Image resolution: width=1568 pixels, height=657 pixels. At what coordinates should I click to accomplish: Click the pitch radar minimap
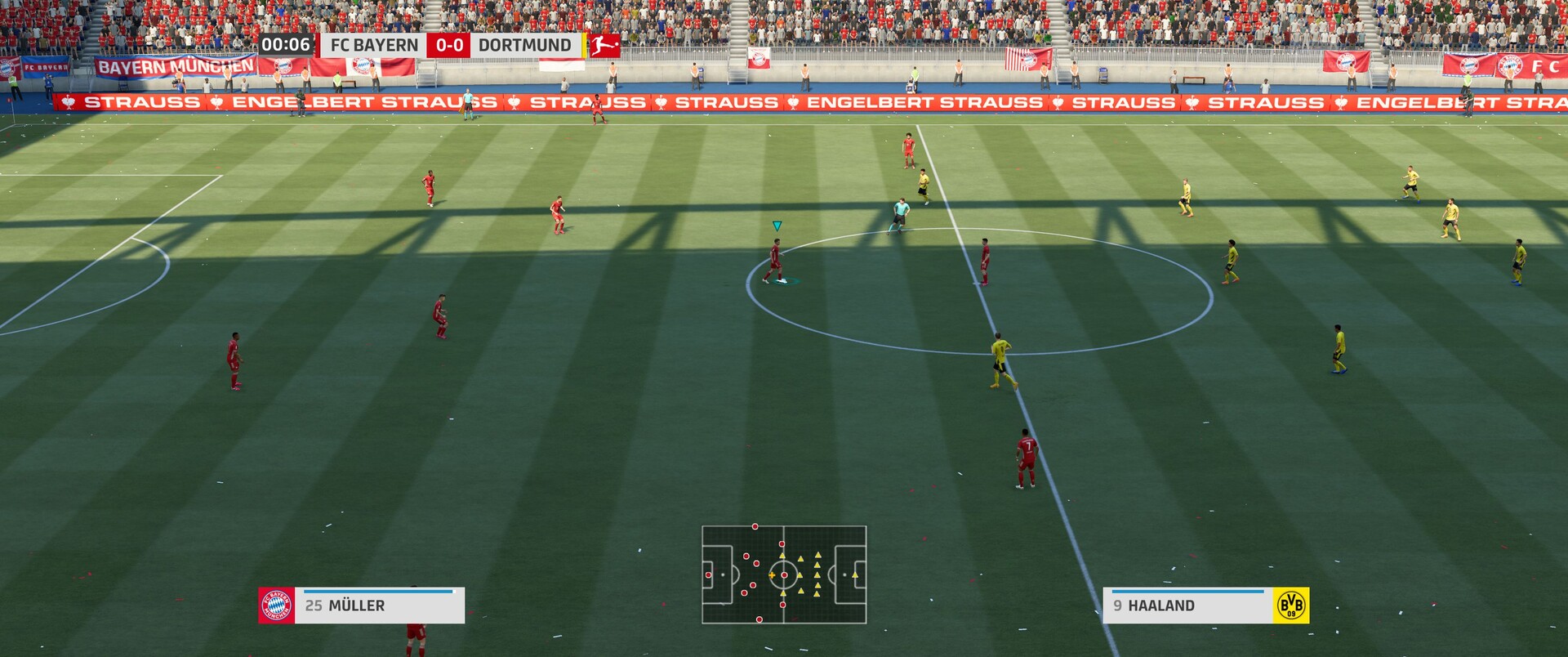(784, 574)
